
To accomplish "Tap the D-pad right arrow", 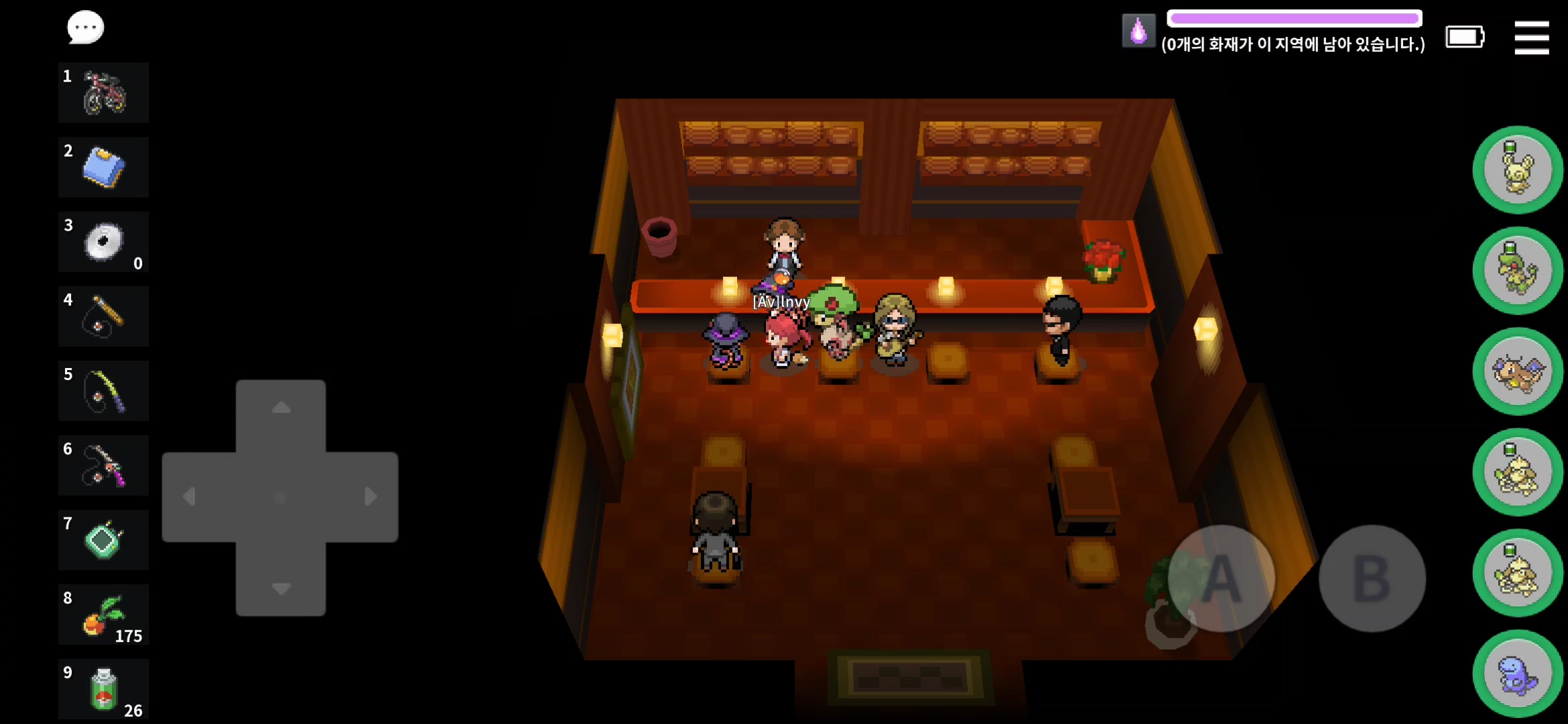I will point(371,497).
